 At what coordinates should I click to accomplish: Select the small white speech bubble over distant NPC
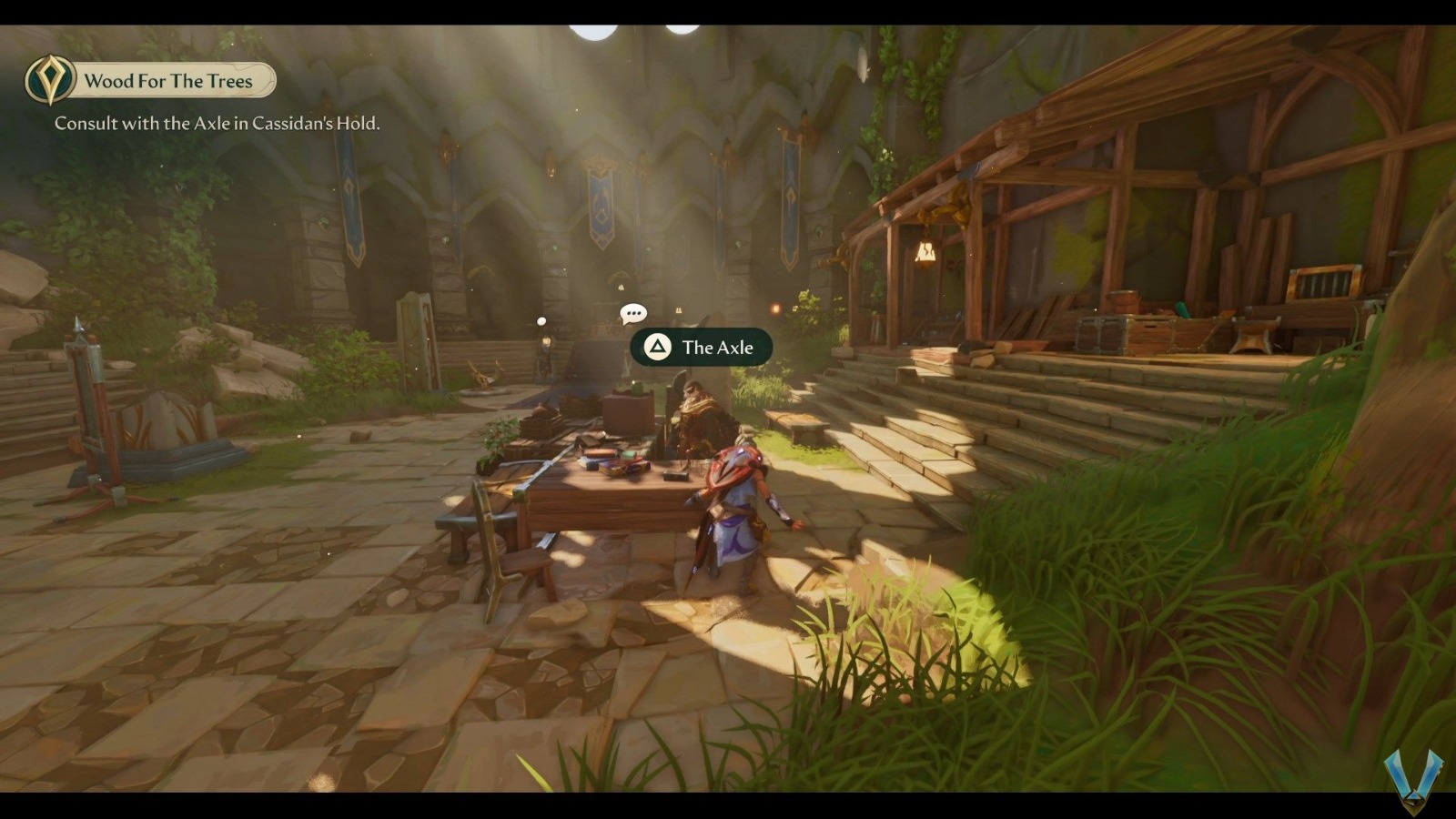point(540,319)
